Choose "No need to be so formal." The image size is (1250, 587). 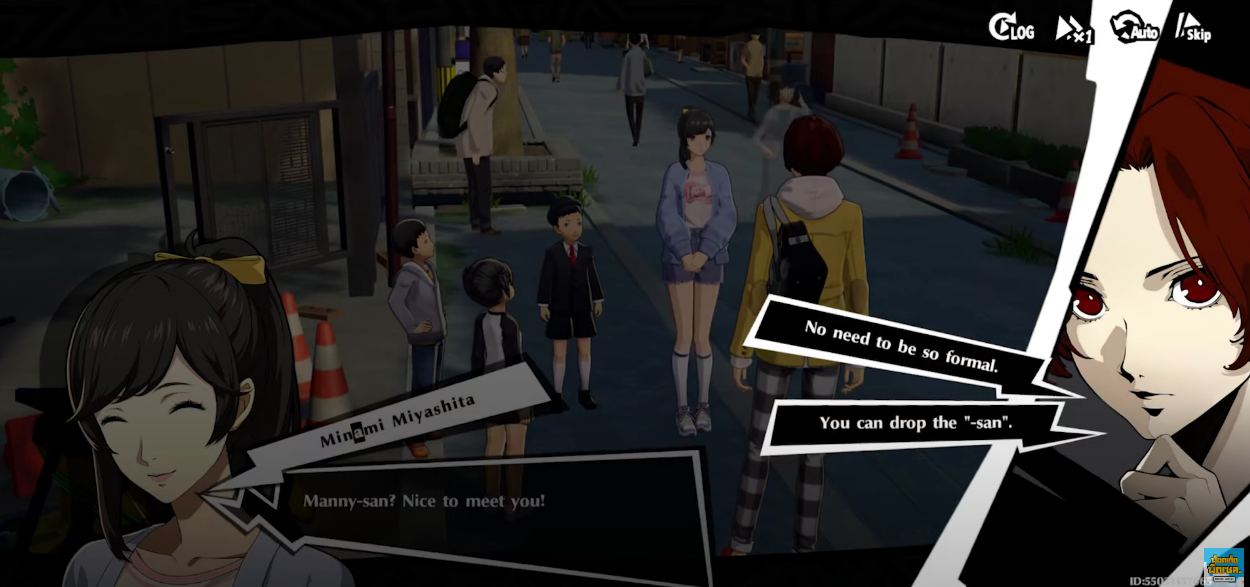click(x=900, y=345)
